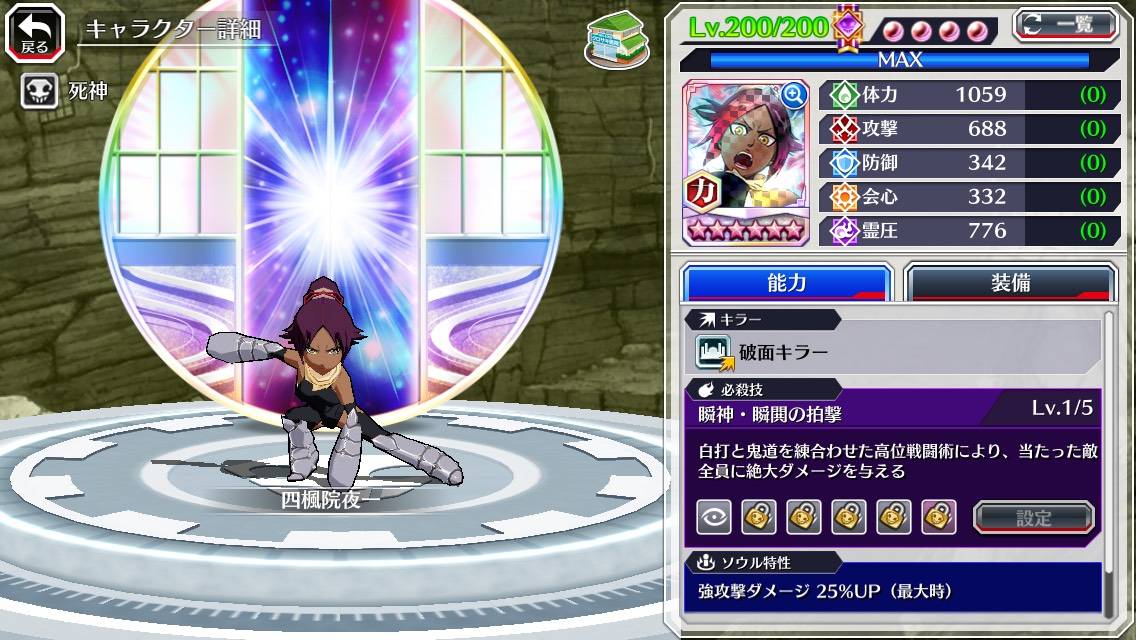1136x640 pixels.
Task: Go back with the 戻る button
Action: [35, 32]
